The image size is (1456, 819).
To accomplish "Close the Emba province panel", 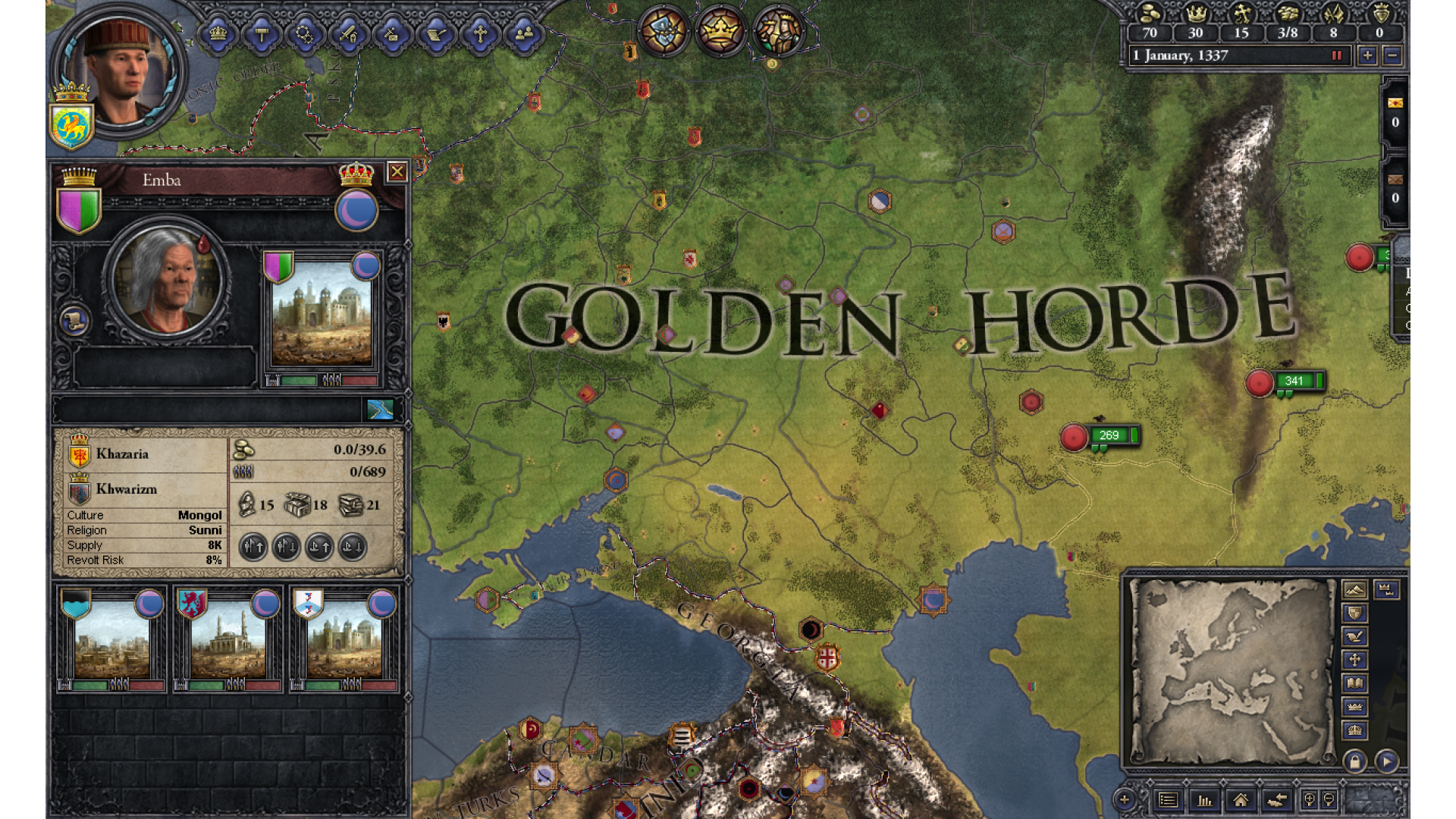I will click(x=397, y=172).
